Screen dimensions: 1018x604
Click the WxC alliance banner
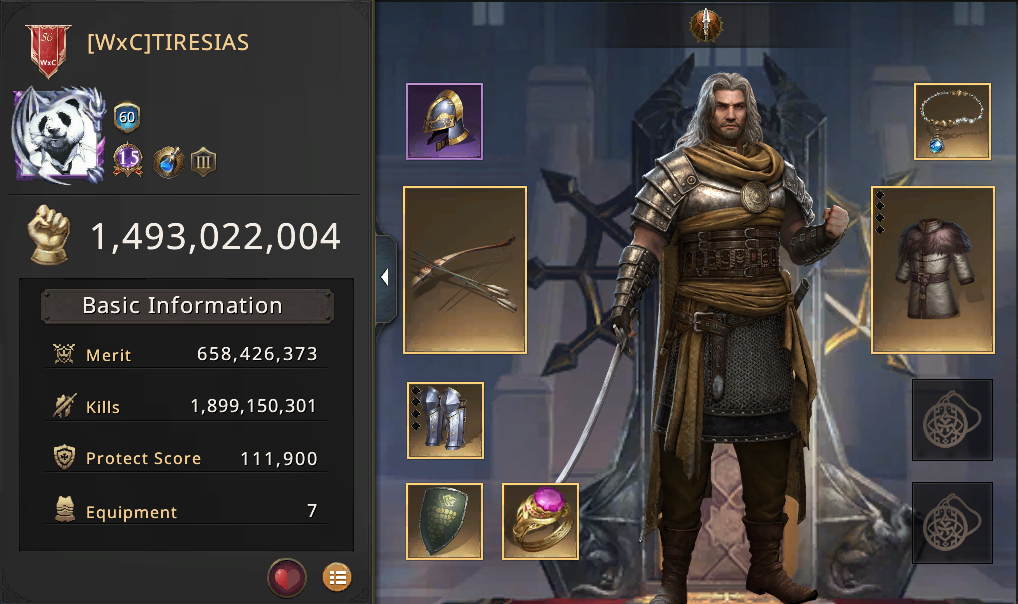tap(46, 50)
